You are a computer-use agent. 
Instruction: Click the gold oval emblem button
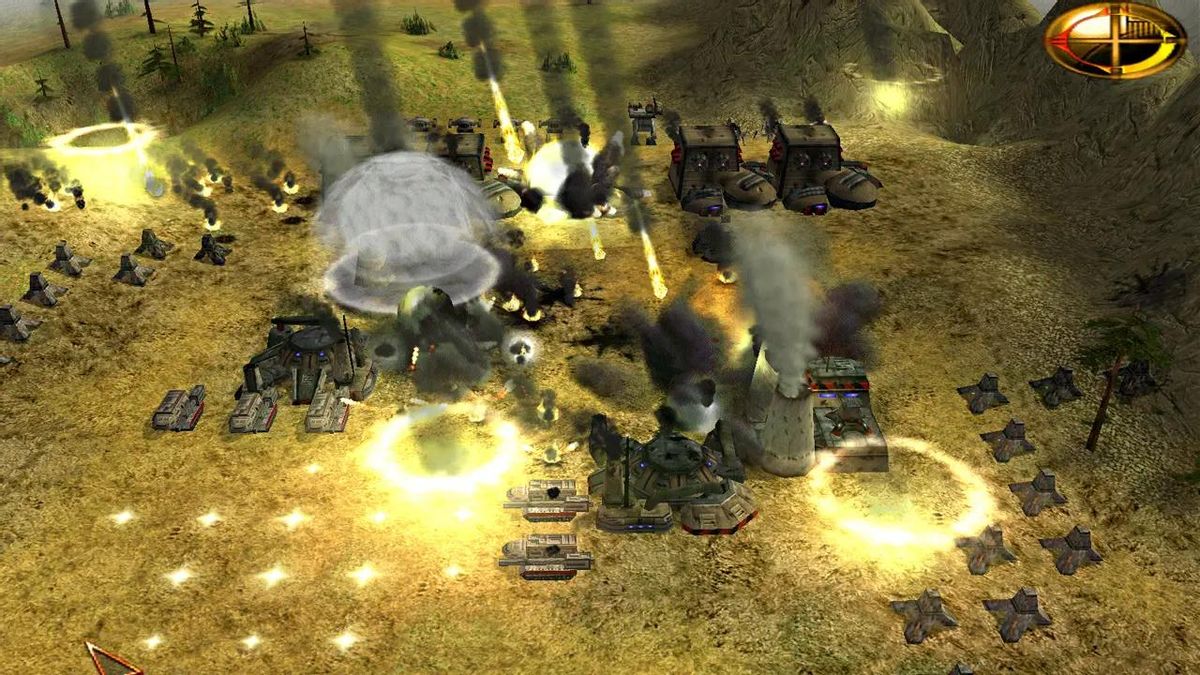(1114, 40)
